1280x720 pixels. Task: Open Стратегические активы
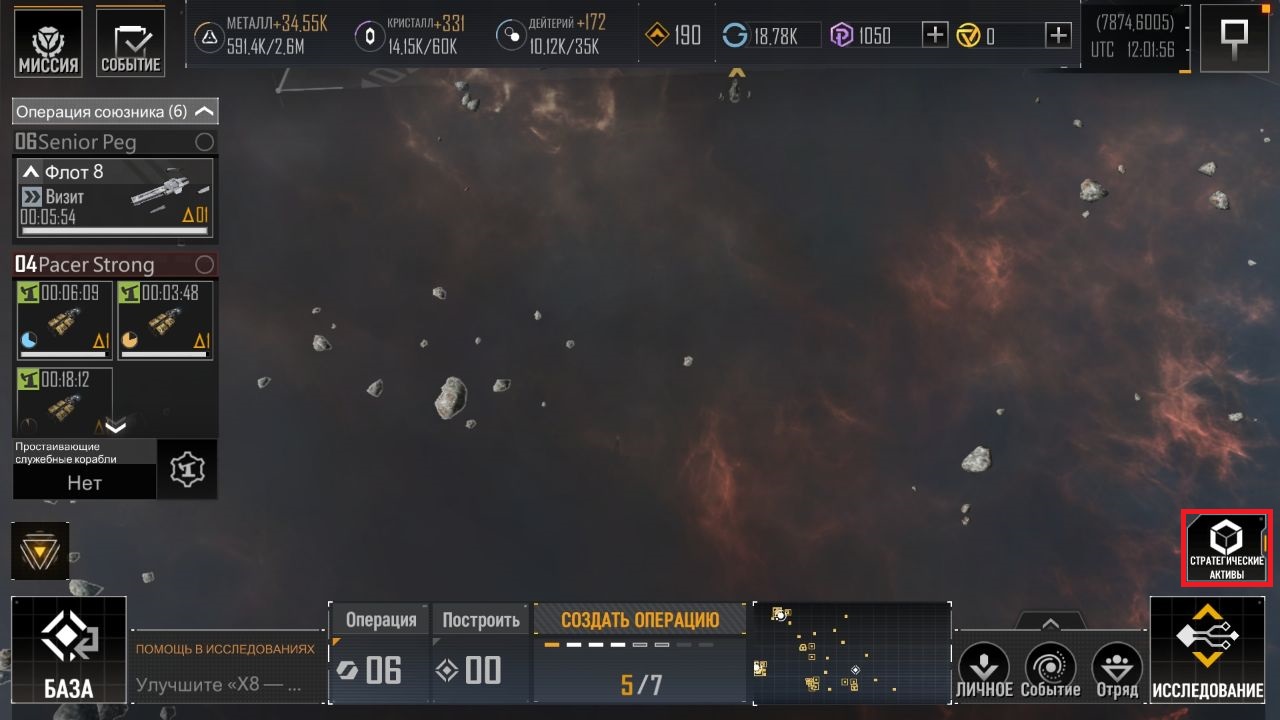[x=1226, y=549]
